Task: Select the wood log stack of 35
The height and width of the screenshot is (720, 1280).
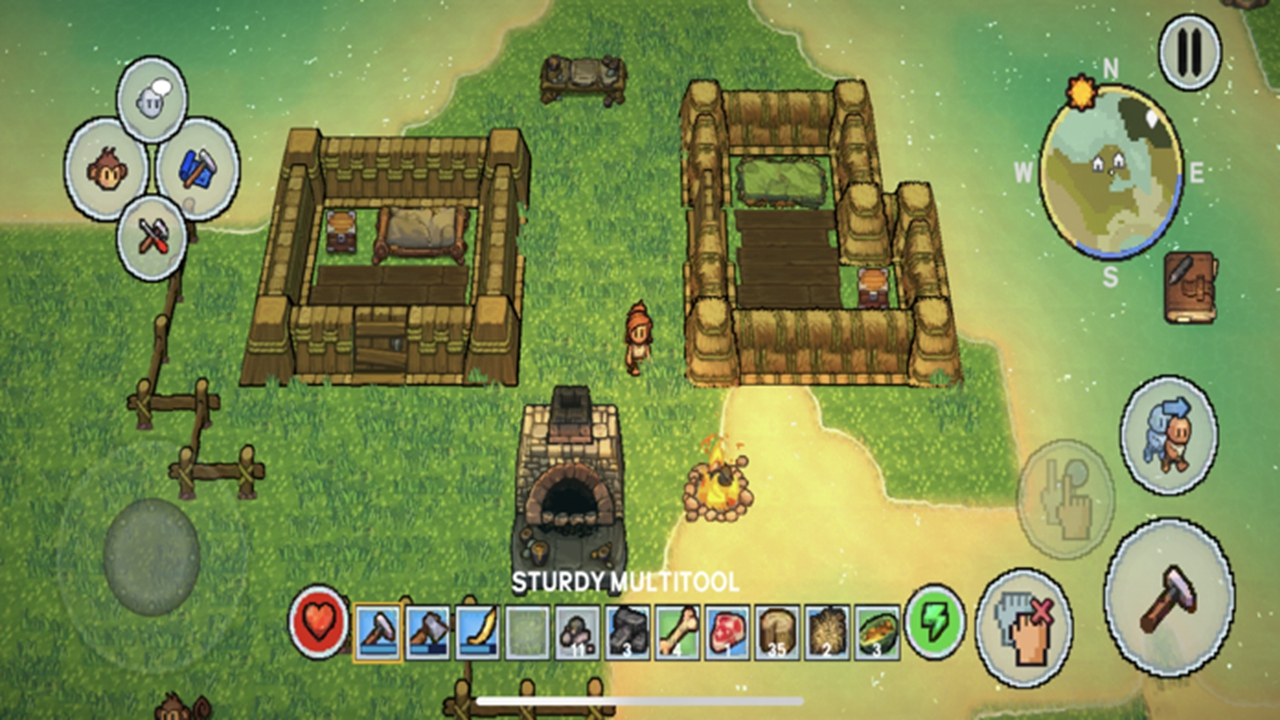Action: pos(778,632)
